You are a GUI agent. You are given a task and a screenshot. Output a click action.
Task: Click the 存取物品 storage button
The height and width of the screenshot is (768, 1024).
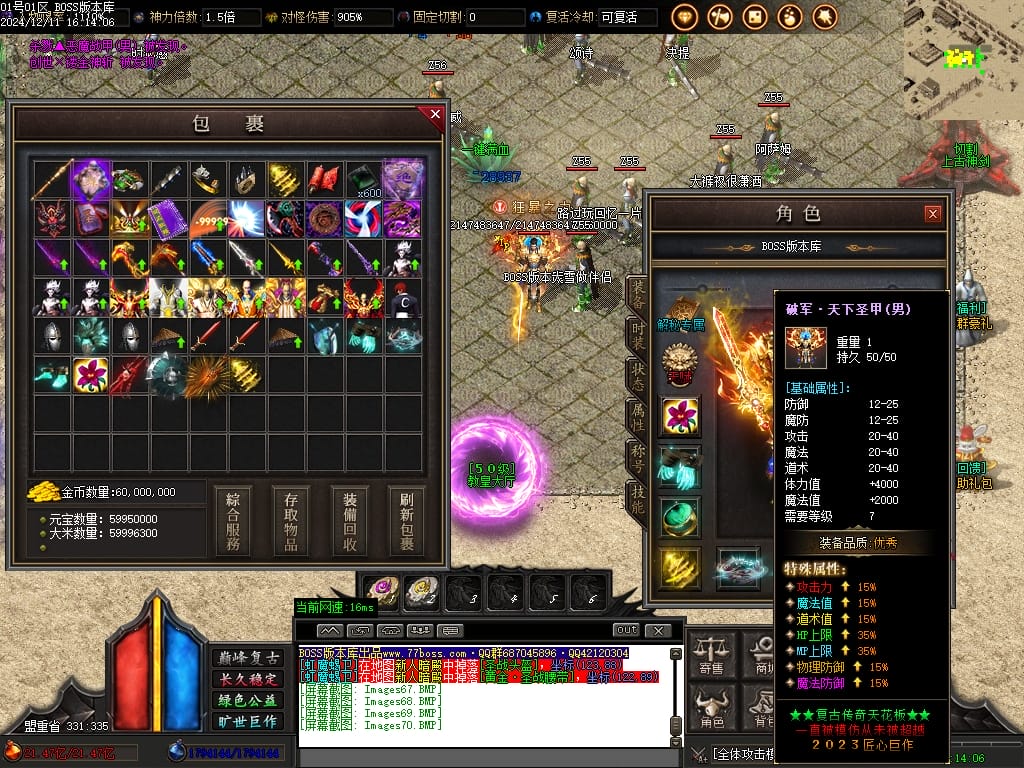click(x=291, y=521)
